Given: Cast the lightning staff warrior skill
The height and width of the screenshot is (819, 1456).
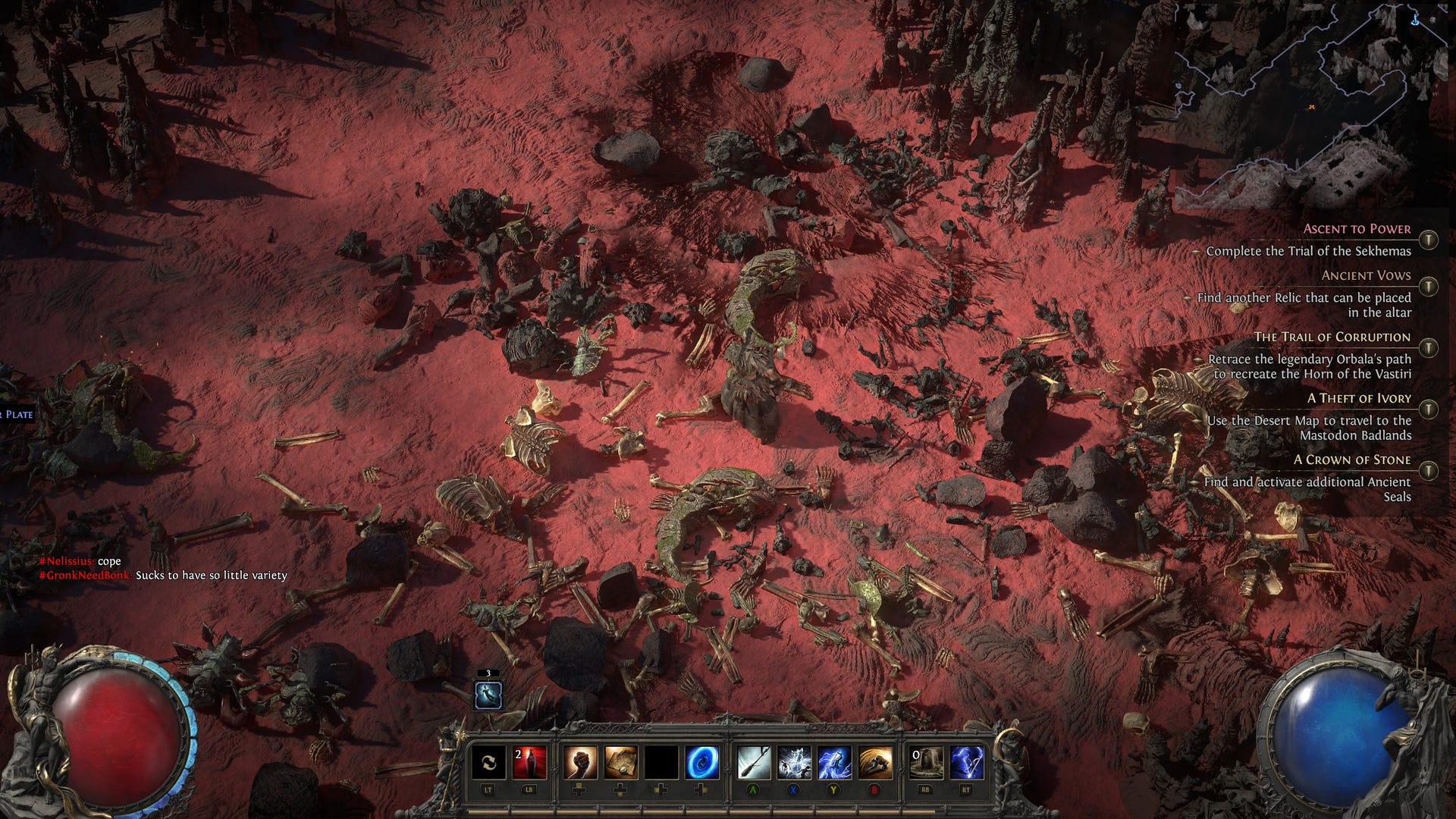Looking at the screenshot, I should [835, 761].
